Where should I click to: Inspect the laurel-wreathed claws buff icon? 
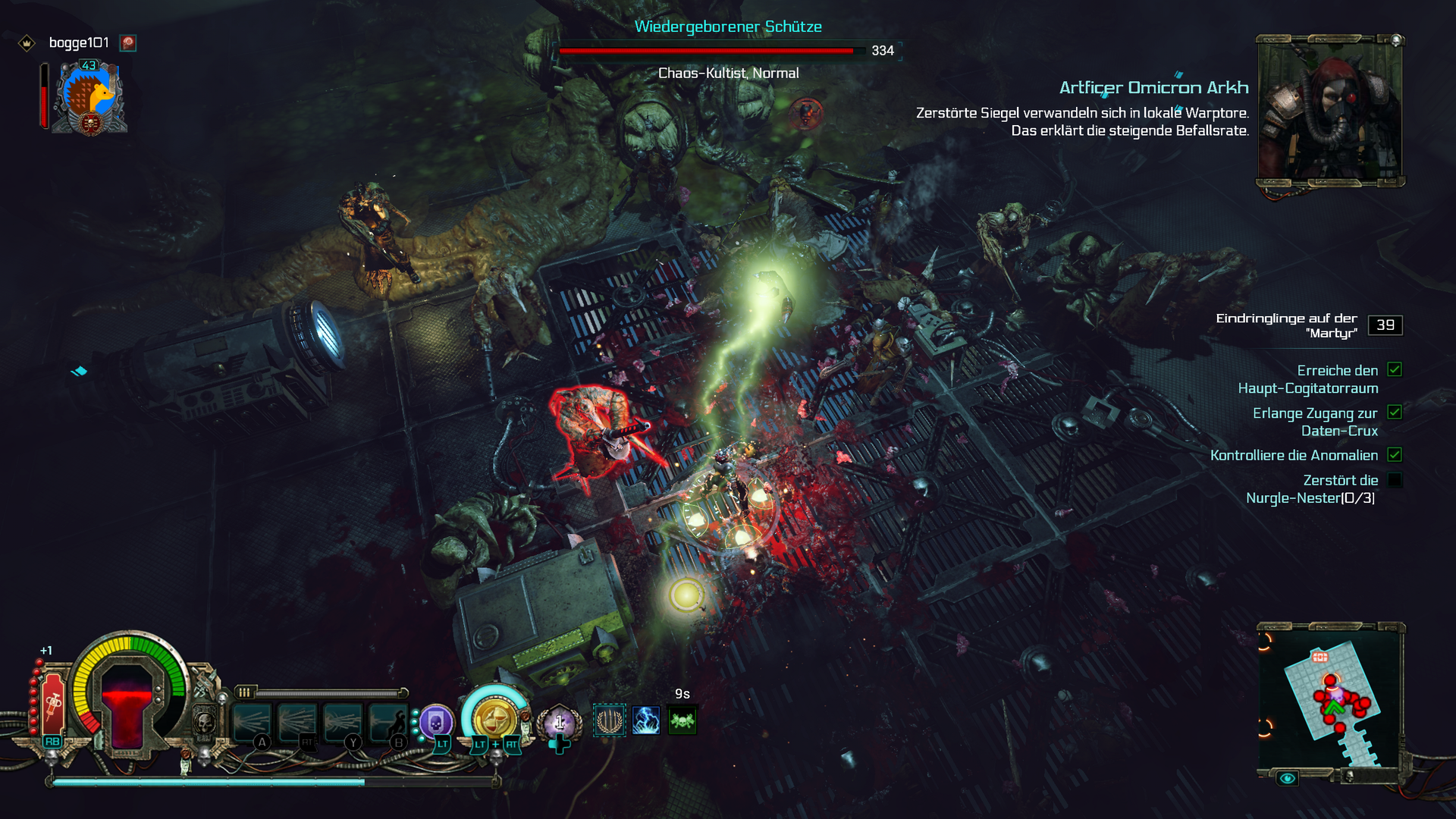[x=609, y=720]
